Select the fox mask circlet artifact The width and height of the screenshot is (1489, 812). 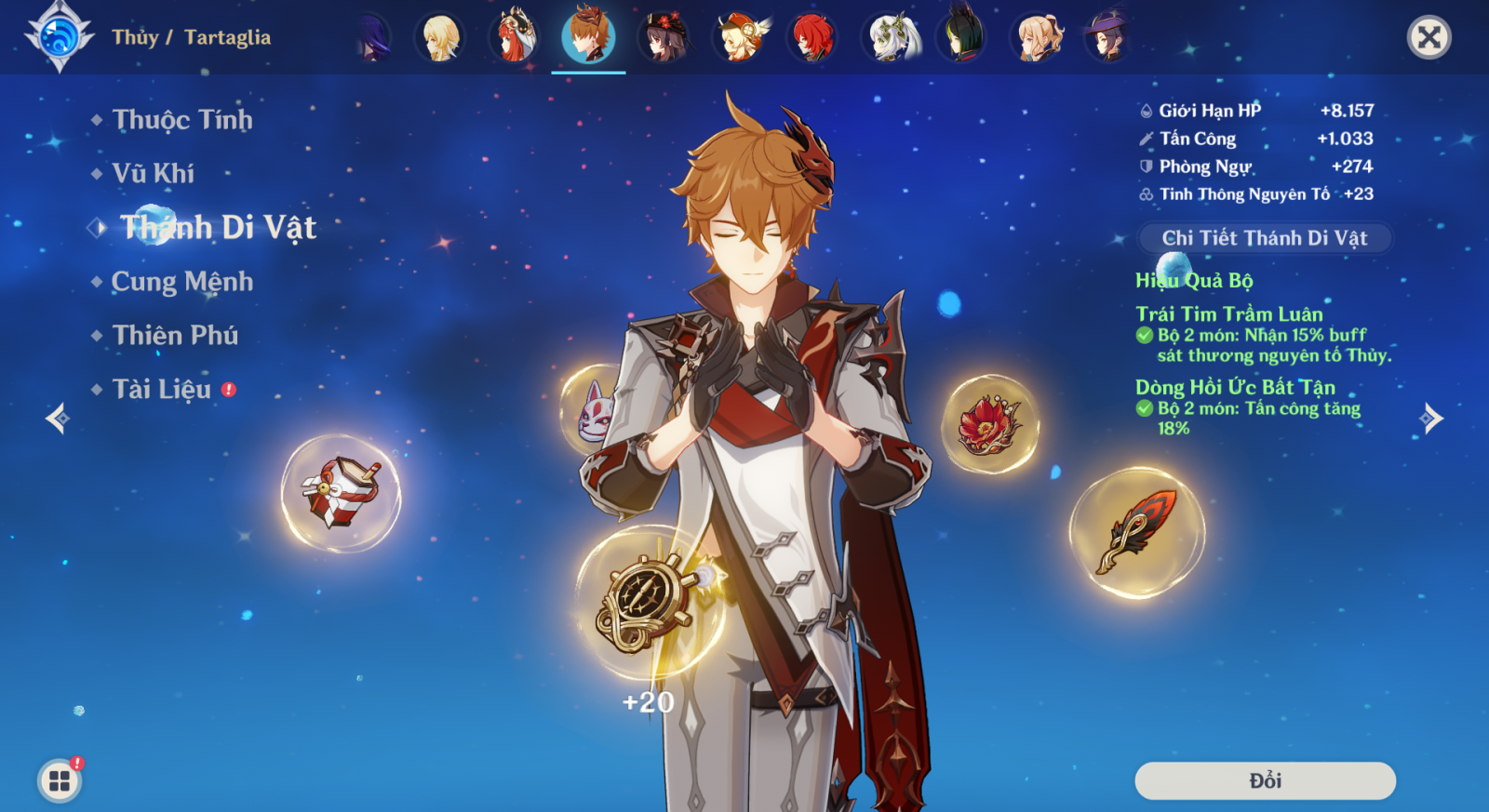592,411
